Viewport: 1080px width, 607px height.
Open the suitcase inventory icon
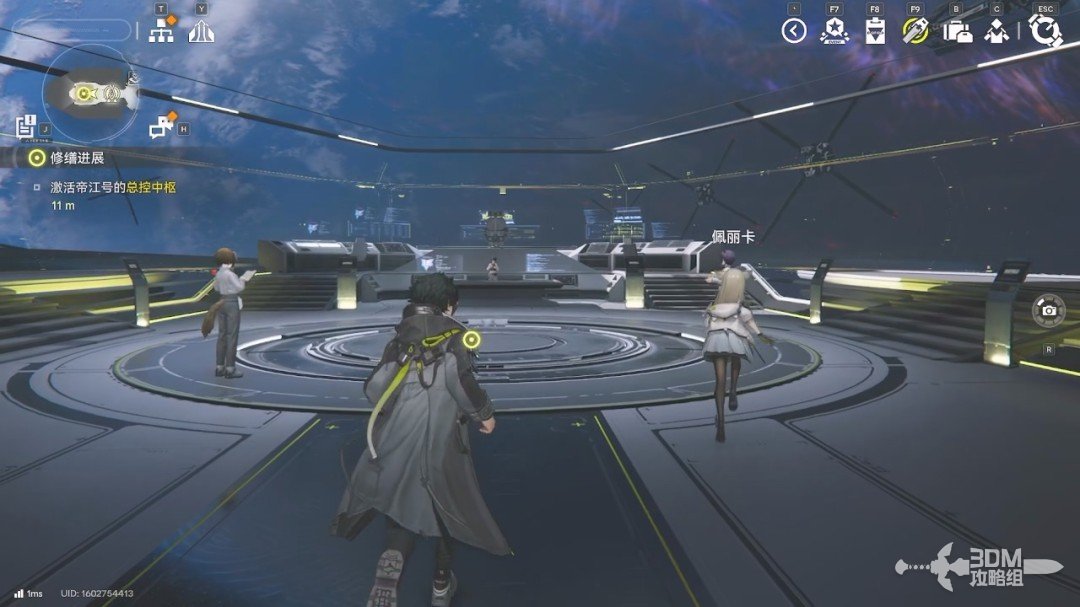(x=957, y=31)
